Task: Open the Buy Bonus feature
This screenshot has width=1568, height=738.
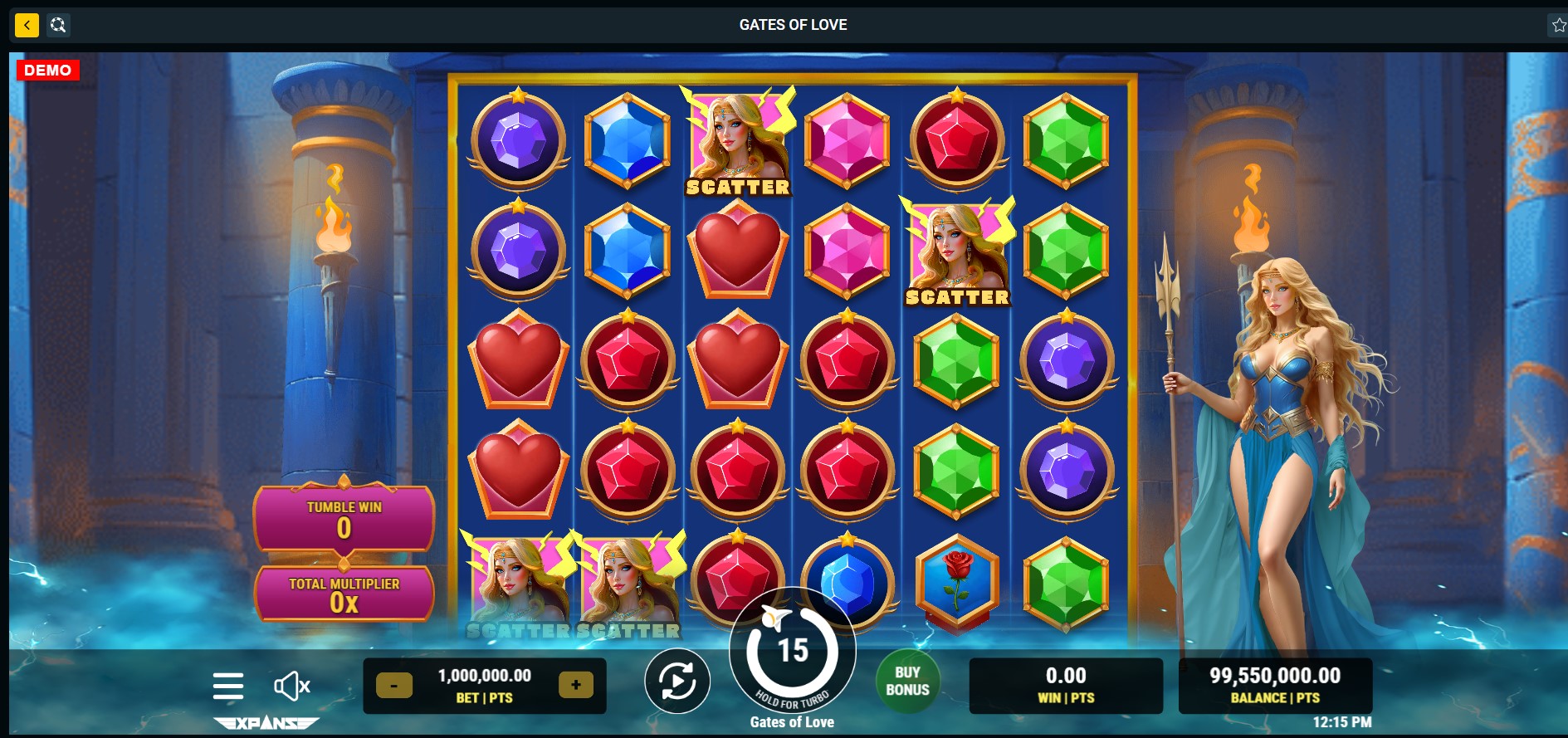Action: [x=907, y=682]
